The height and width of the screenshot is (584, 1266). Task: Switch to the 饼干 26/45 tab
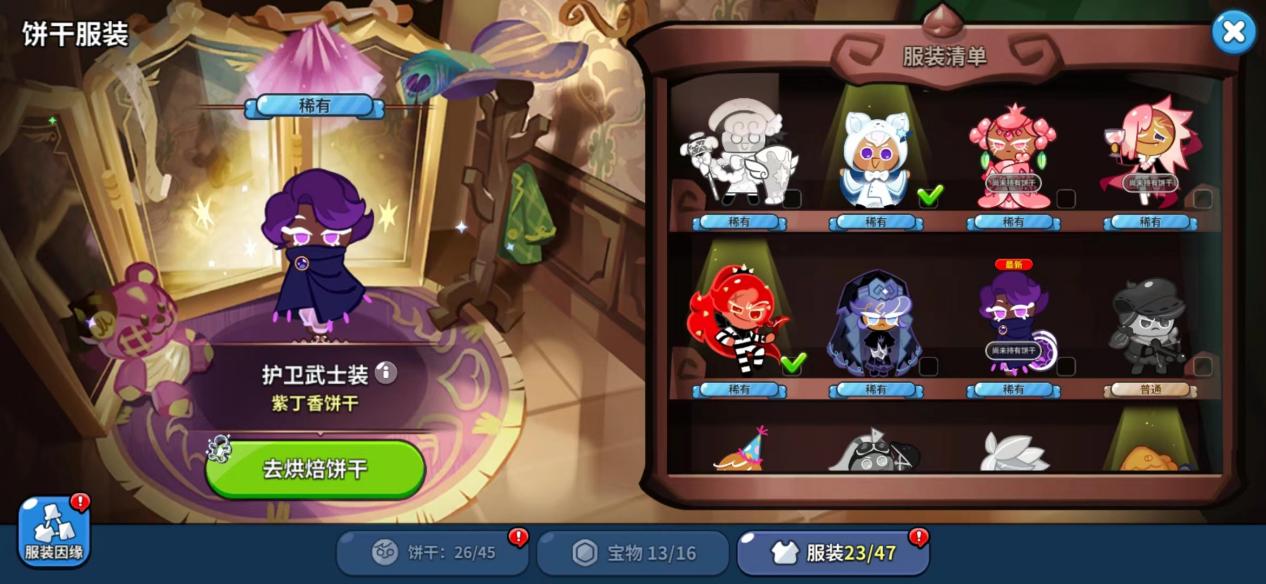click(x=432, y=552)
